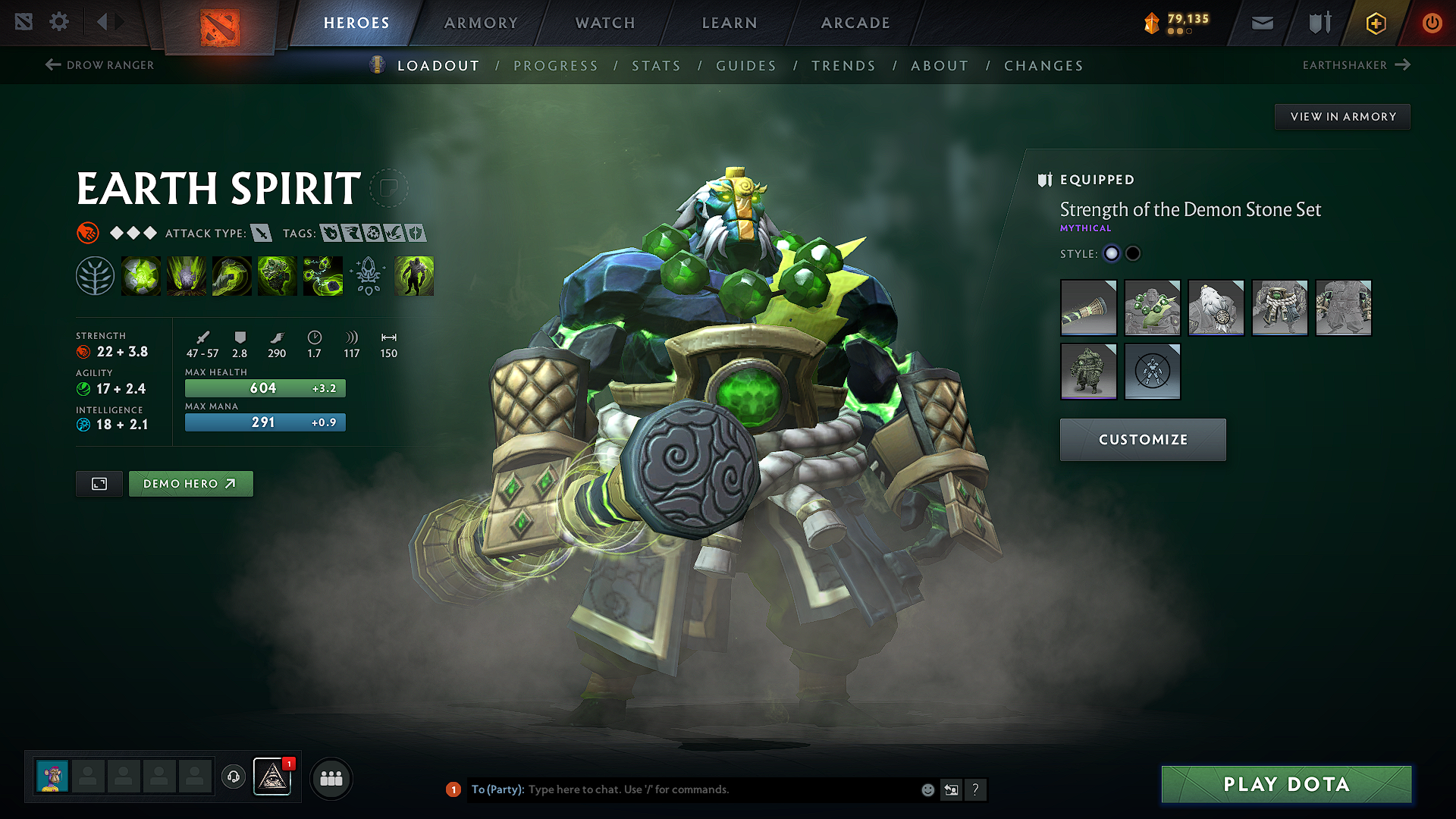Expand the hero preview view

(x=99, y=483)
